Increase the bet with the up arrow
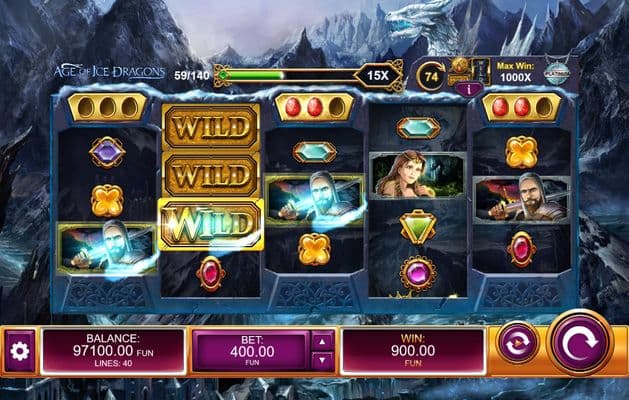629x400 pixels. click(x=322, y=341)
